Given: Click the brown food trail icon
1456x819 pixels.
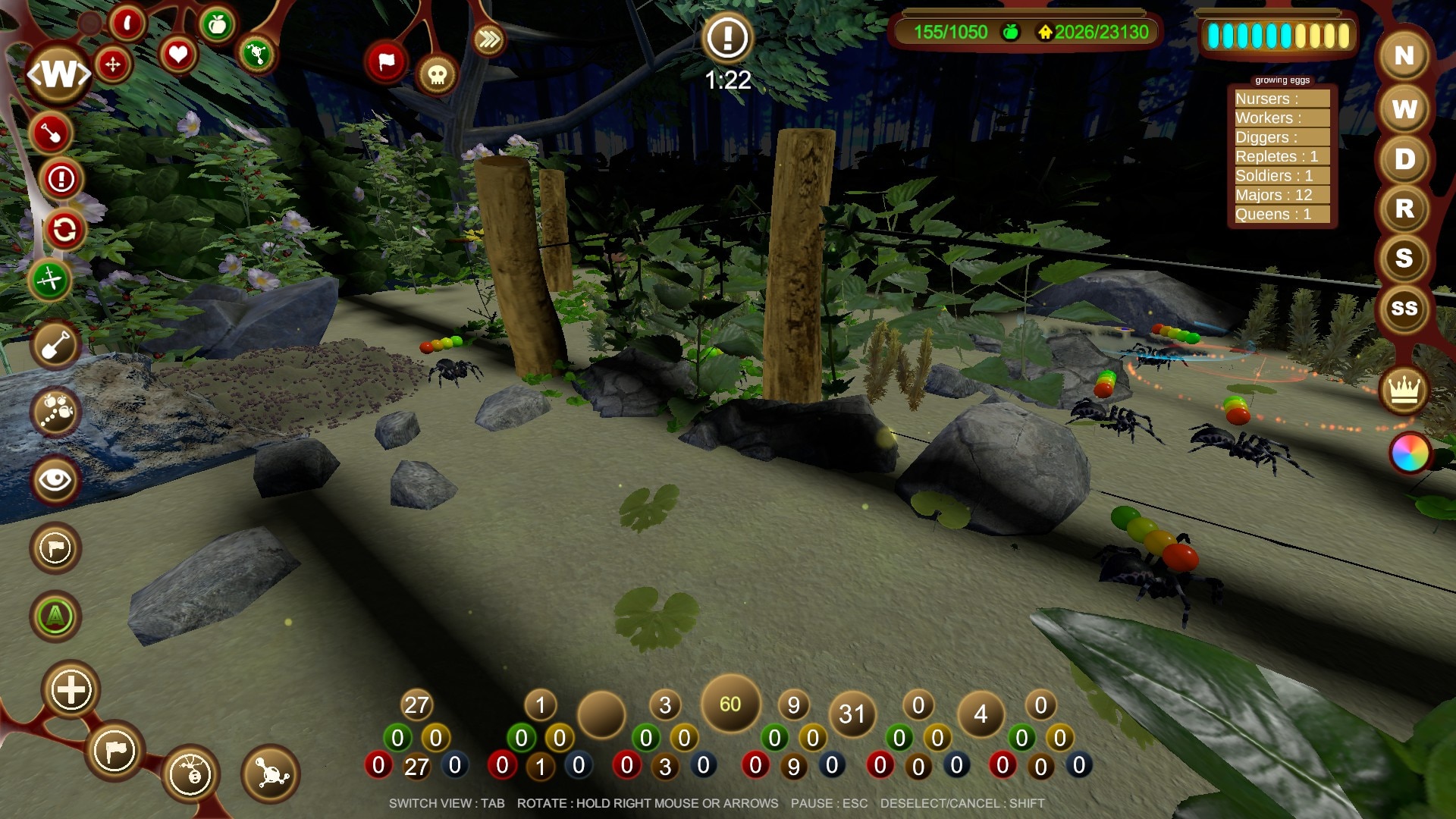Looking at the screenshot, I should pyautogui.click(x=55, y=412).
